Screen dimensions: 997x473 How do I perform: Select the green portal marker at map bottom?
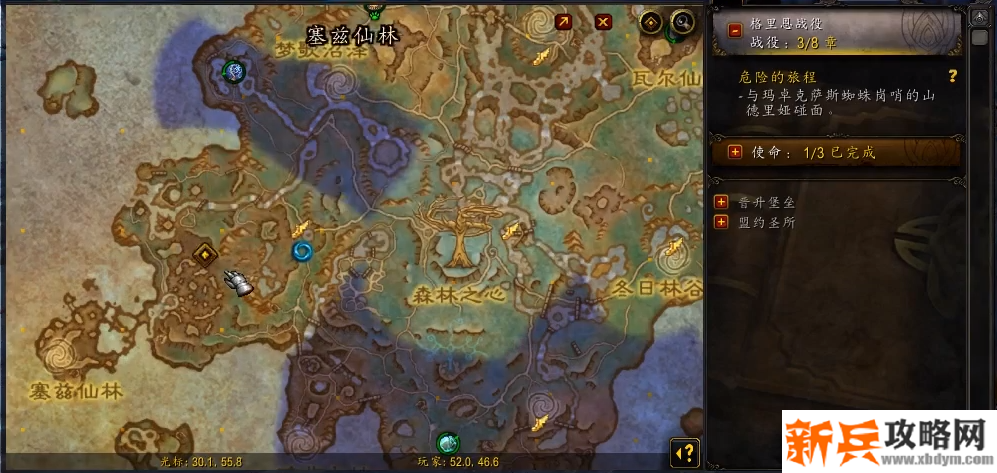[x=447, y=443]
